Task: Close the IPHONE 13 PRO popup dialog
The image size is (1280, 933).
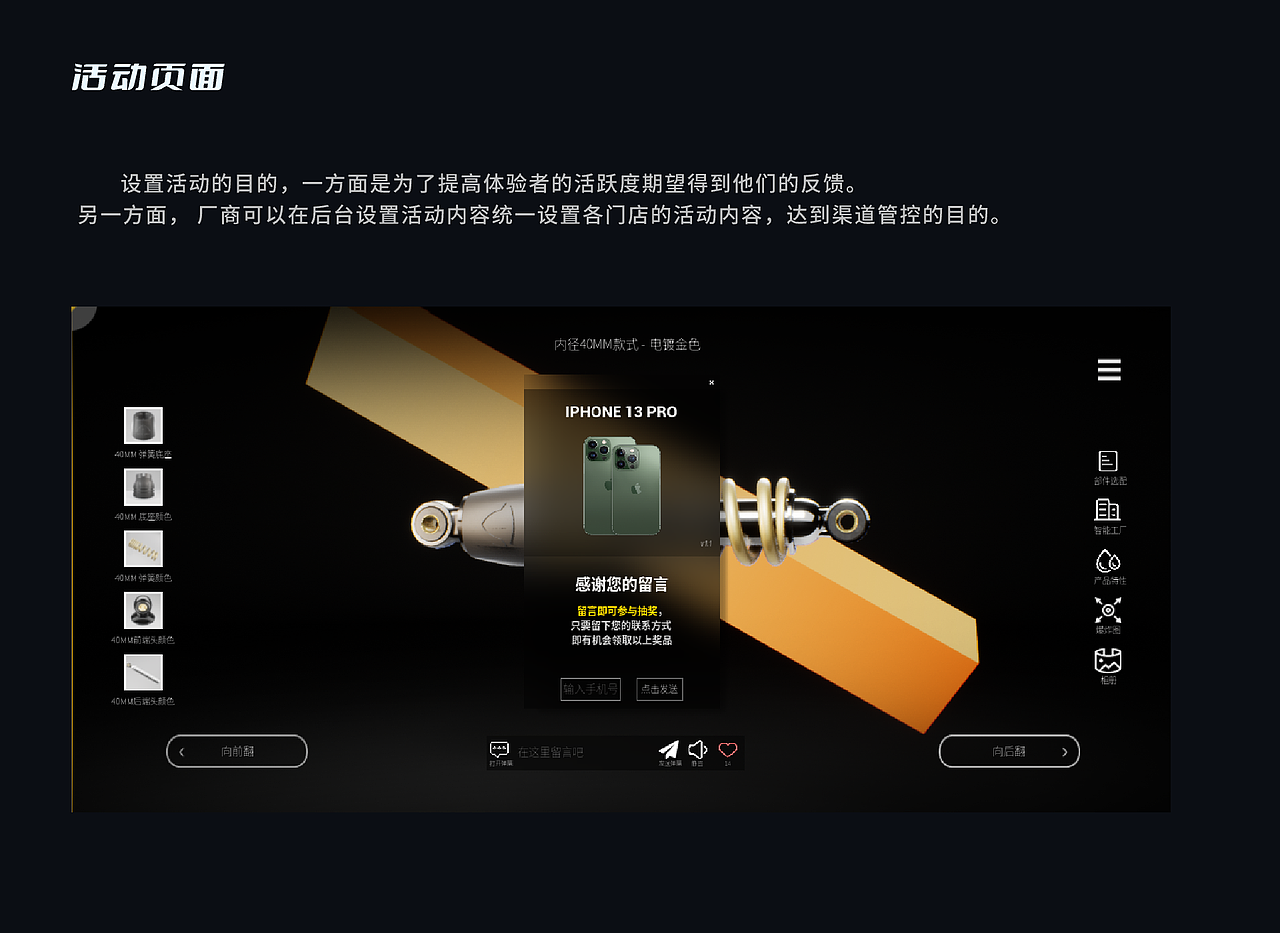Action: (x=711, y=382)
